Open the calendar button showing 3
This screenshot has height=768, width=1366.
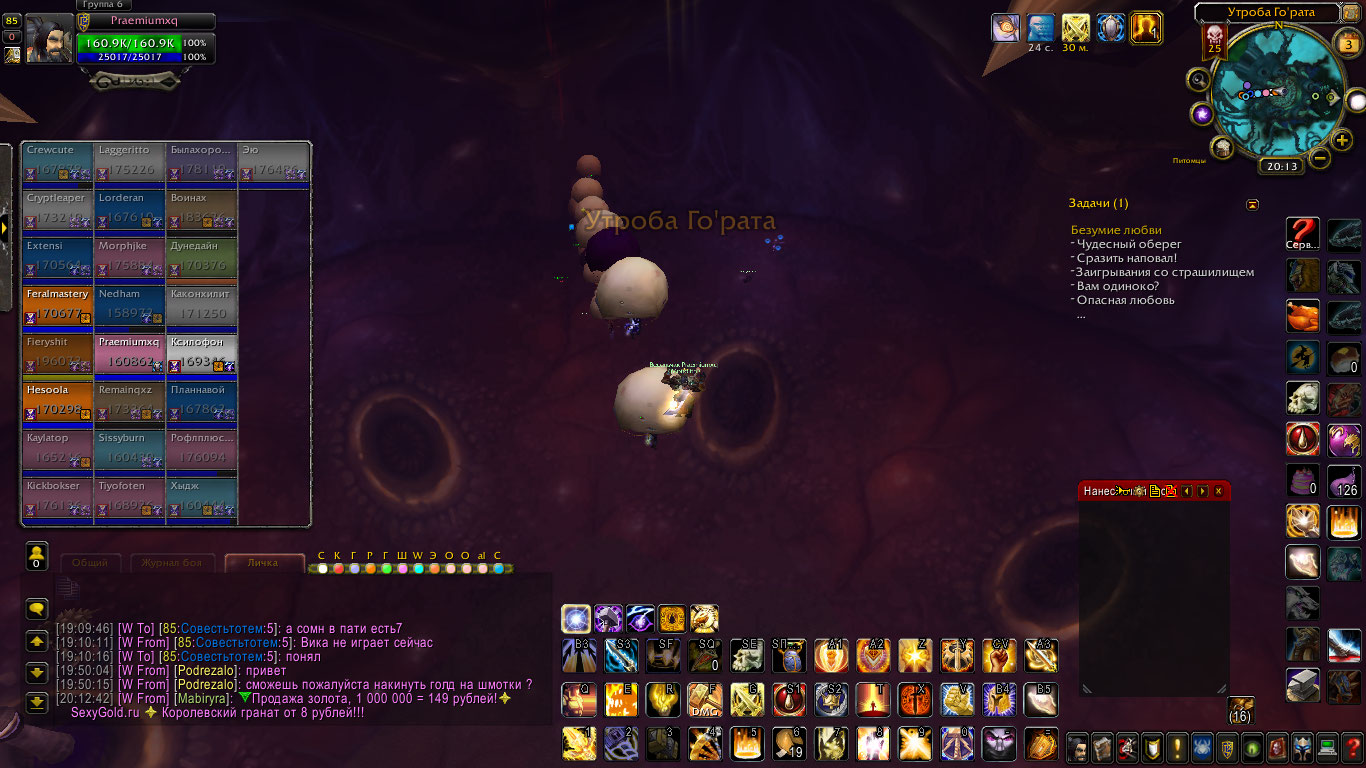1345,43
